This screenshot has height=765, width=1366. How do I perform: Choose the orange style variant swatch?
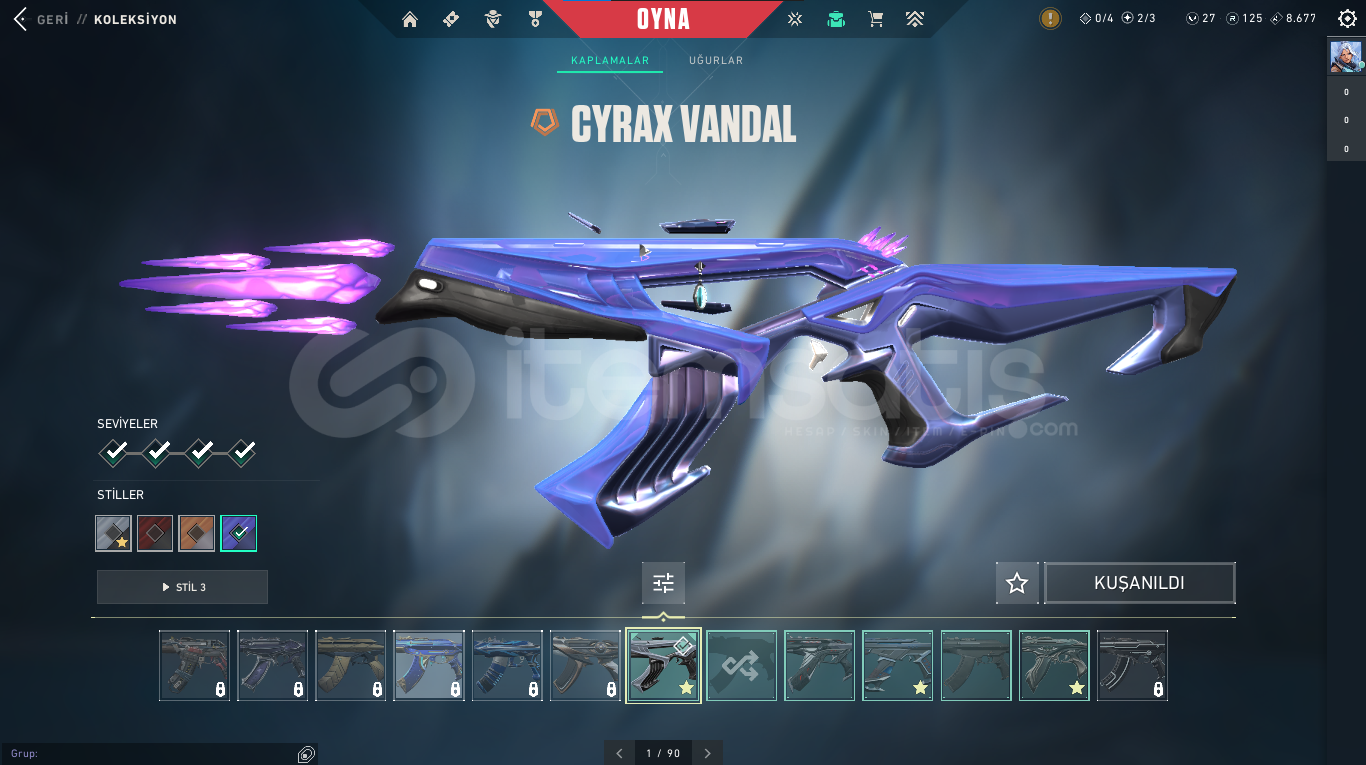(x=197, y=533)
